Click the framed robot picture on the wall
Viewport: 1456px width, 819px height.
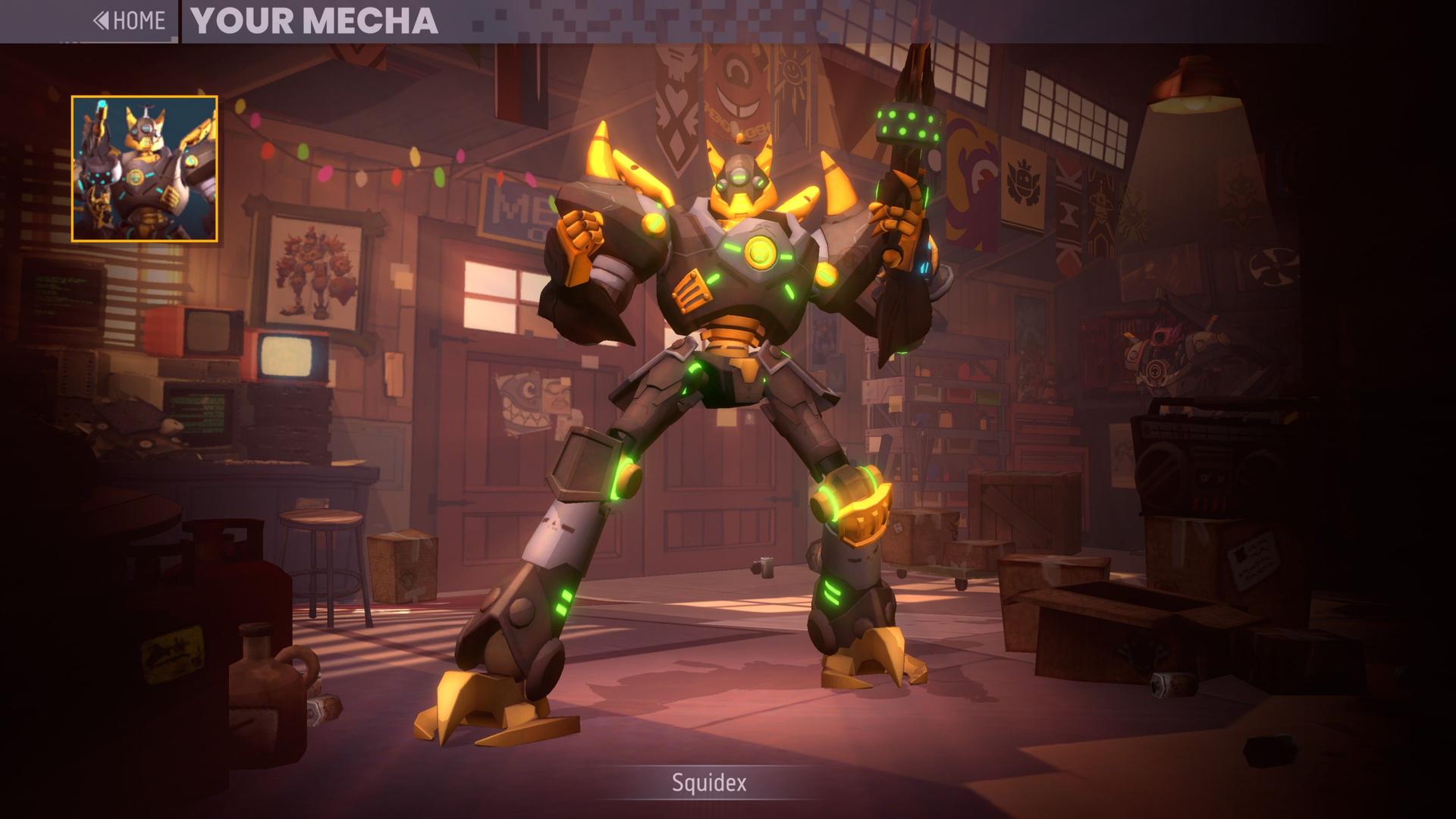pyautogui.click(x=311, y=273)
